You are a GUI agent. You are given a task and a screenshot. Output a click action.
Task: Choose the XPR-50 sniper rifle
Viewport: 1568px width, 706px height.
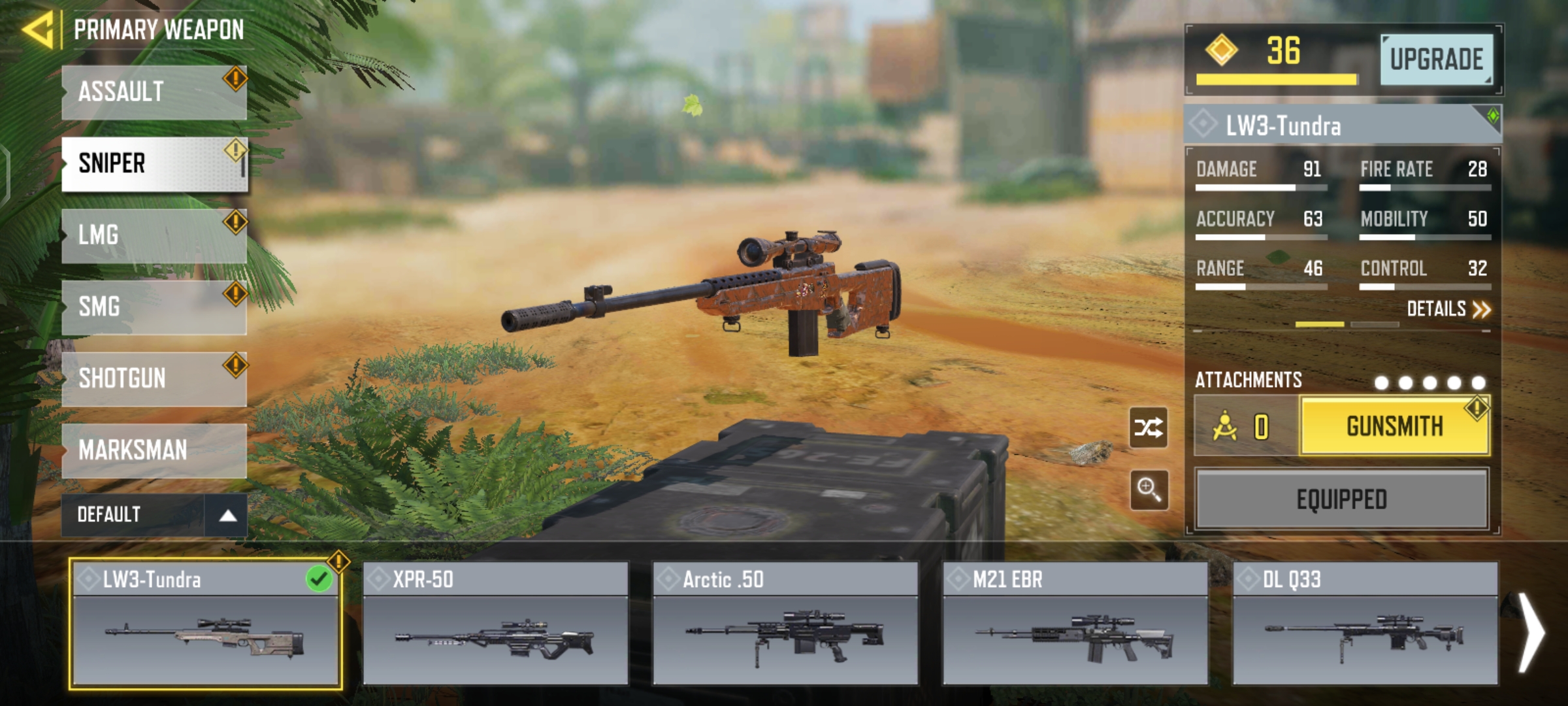tap(495, 624)
